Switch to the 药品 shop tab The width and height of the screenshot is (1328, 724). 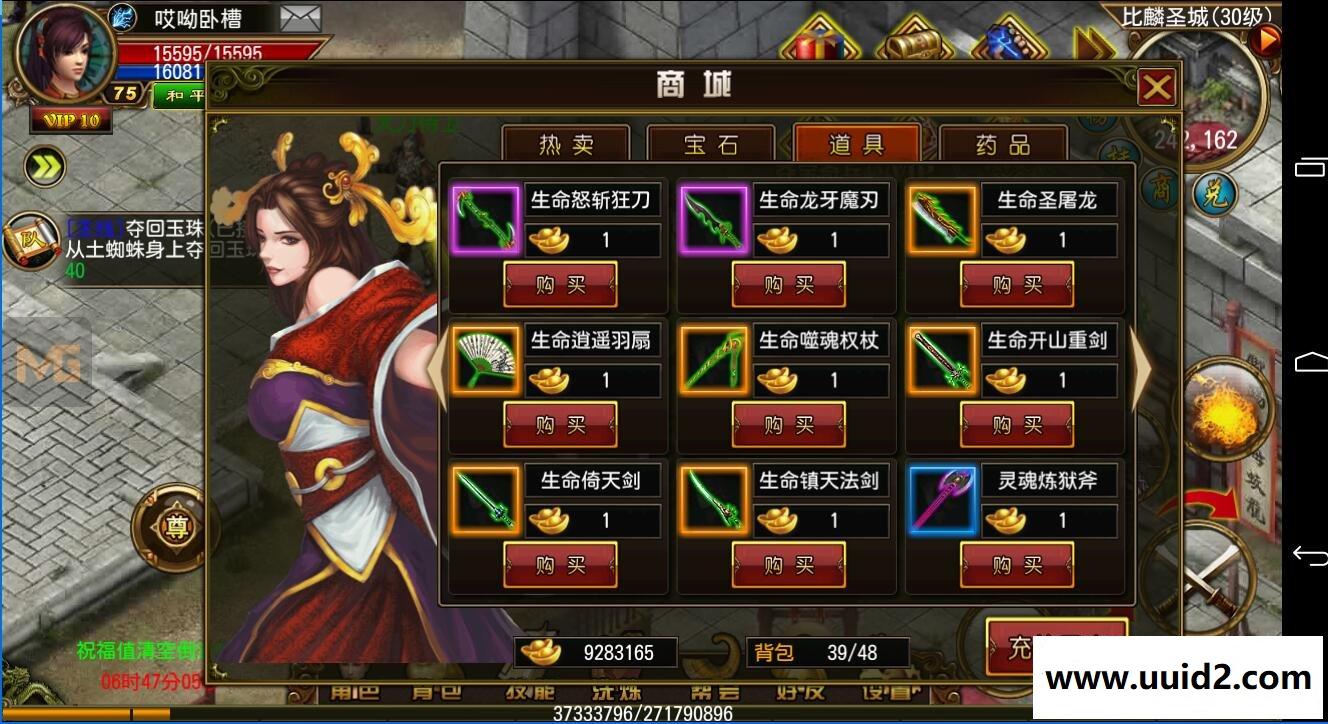(x=1003, y=145)
